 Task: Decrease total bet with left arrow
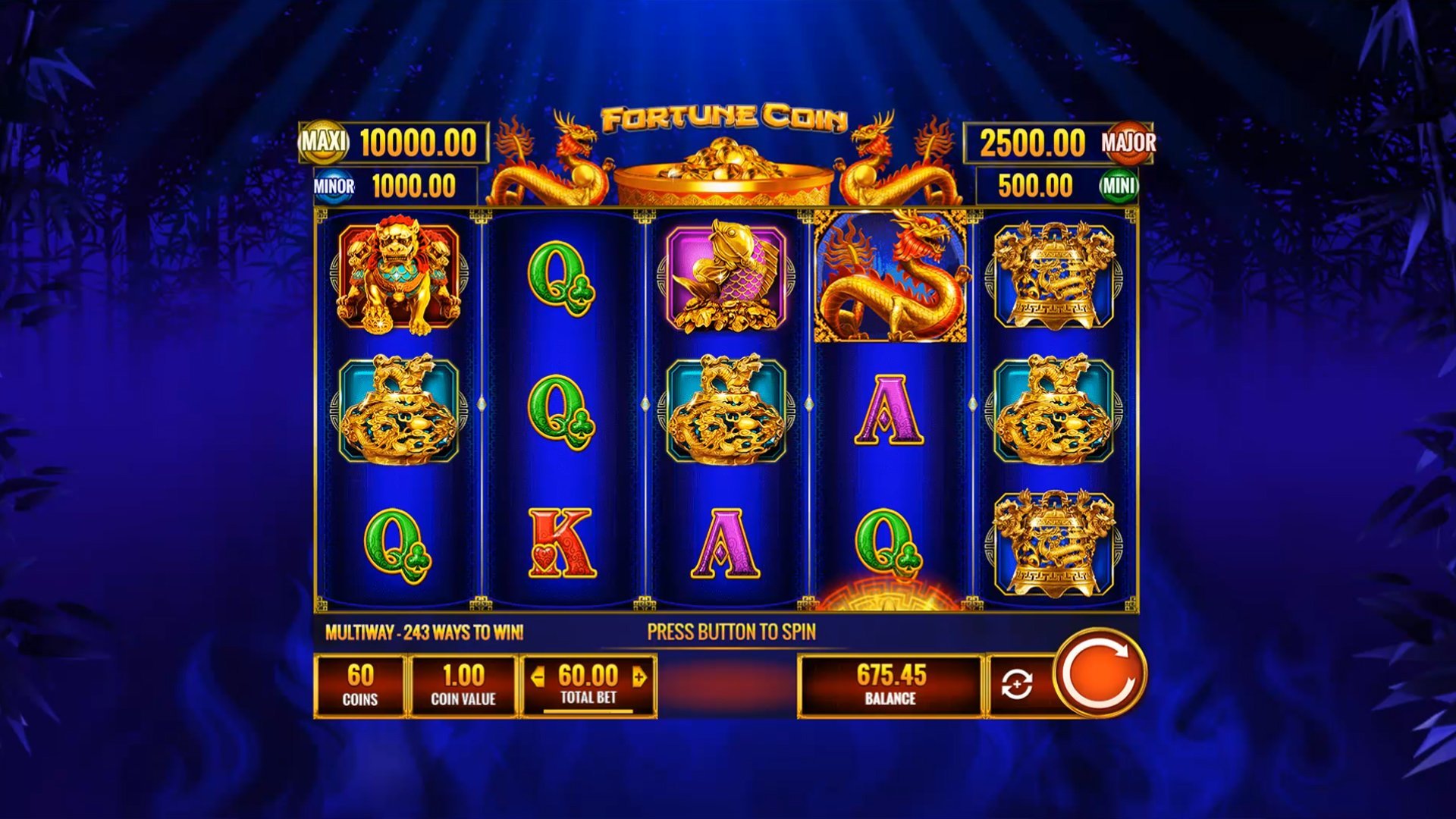pyautogui.click(x=538, y=676)
